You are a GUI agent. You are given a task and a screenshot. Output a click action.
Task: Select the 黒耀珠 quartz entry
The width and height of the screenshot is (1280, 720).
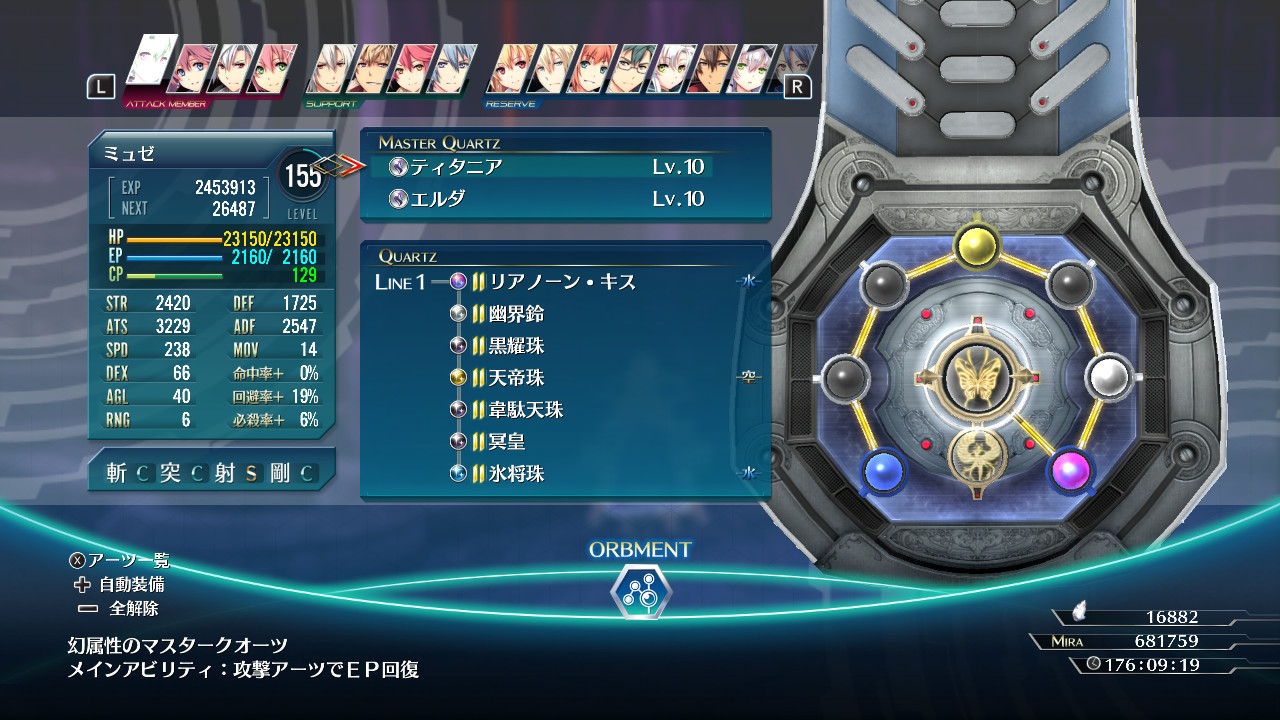[516, 346]
